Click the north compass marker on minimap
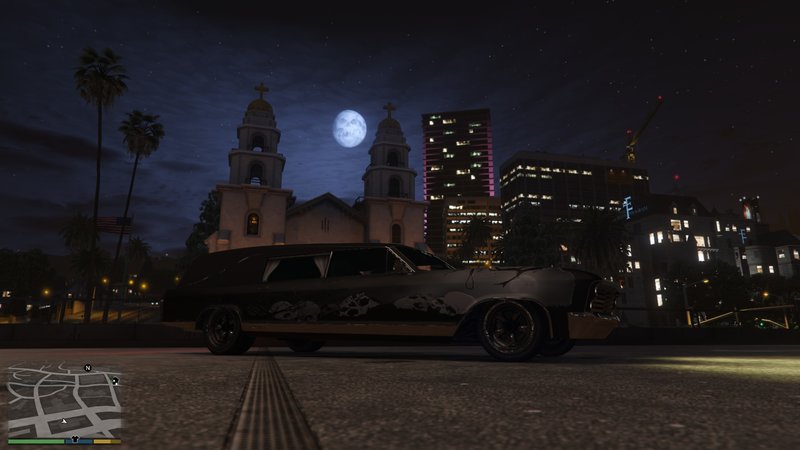Image resolution: width=800 pixels, height=450 pixels. pyautogui.click(x=87, y=368)
